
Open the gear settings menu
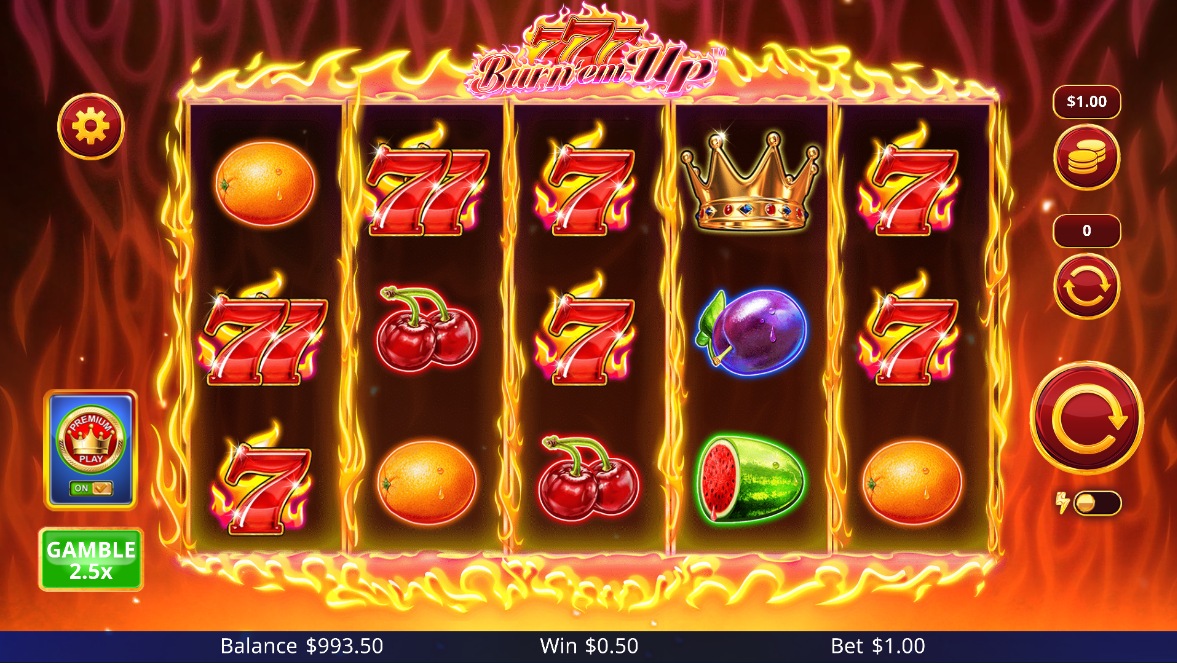pyautogui.click(x=91, y=126)
